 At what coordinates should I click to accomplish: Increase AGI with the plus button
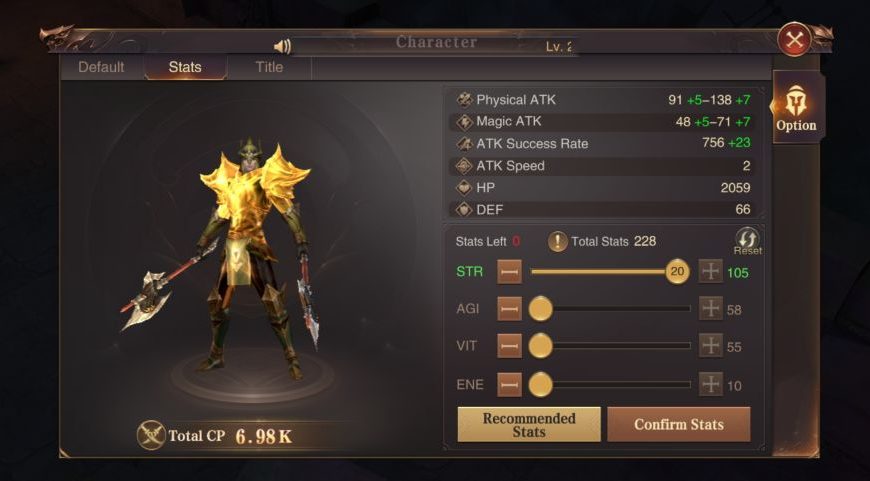(710, 309)
